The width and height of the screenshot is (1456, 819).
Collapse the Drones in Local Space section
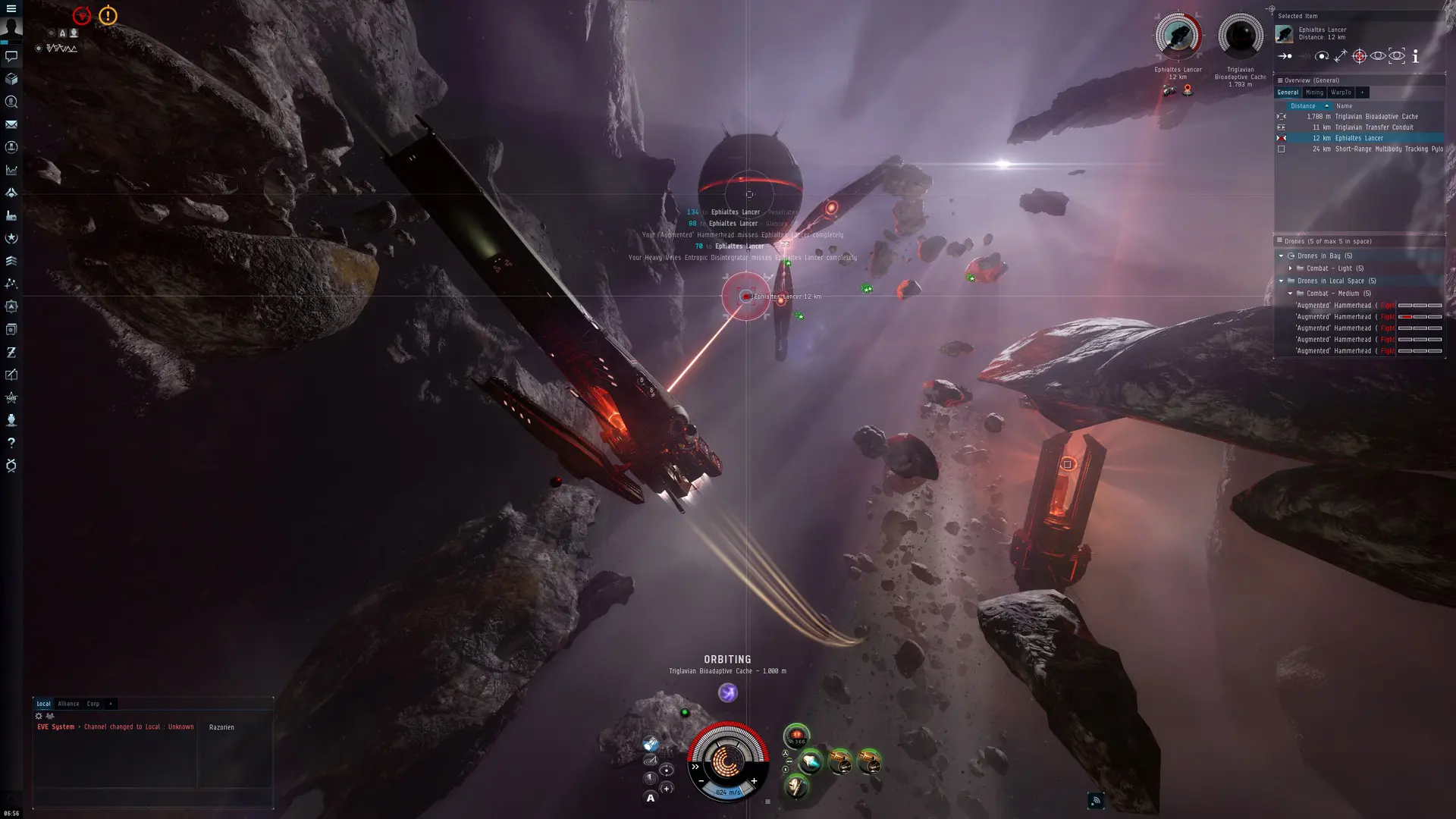pyautogui.click(x=1280, y=281)
